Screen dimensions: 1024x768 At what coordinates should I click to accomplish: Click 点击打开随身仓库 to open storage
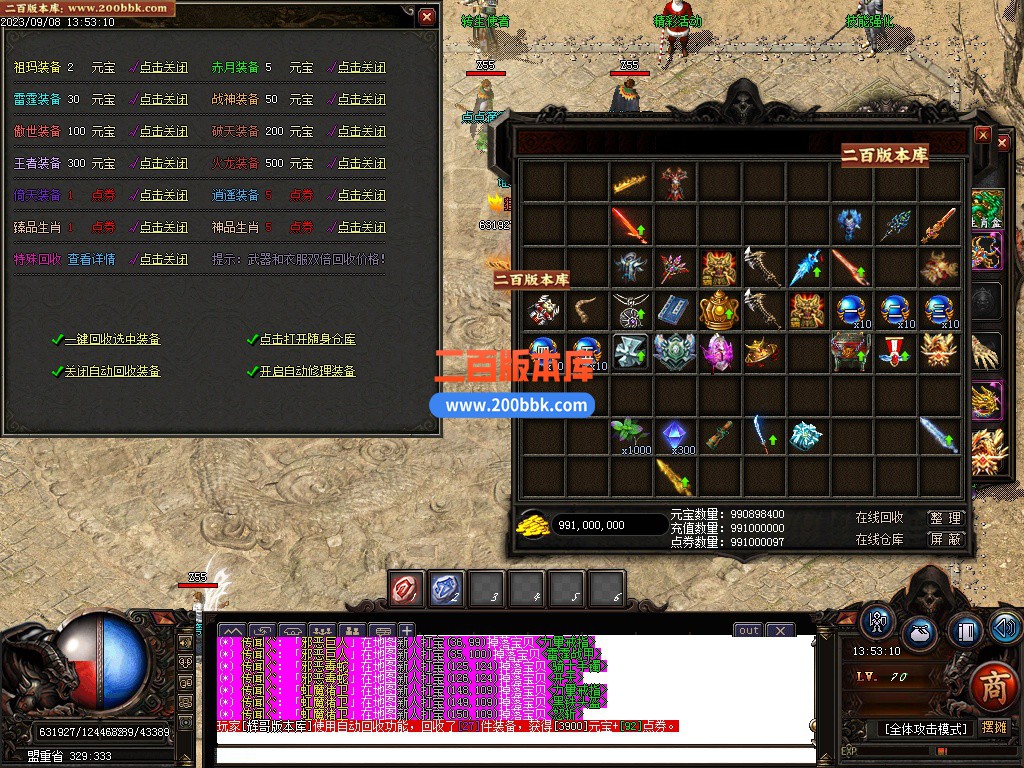pyautogui.click(x=307, y=340)
